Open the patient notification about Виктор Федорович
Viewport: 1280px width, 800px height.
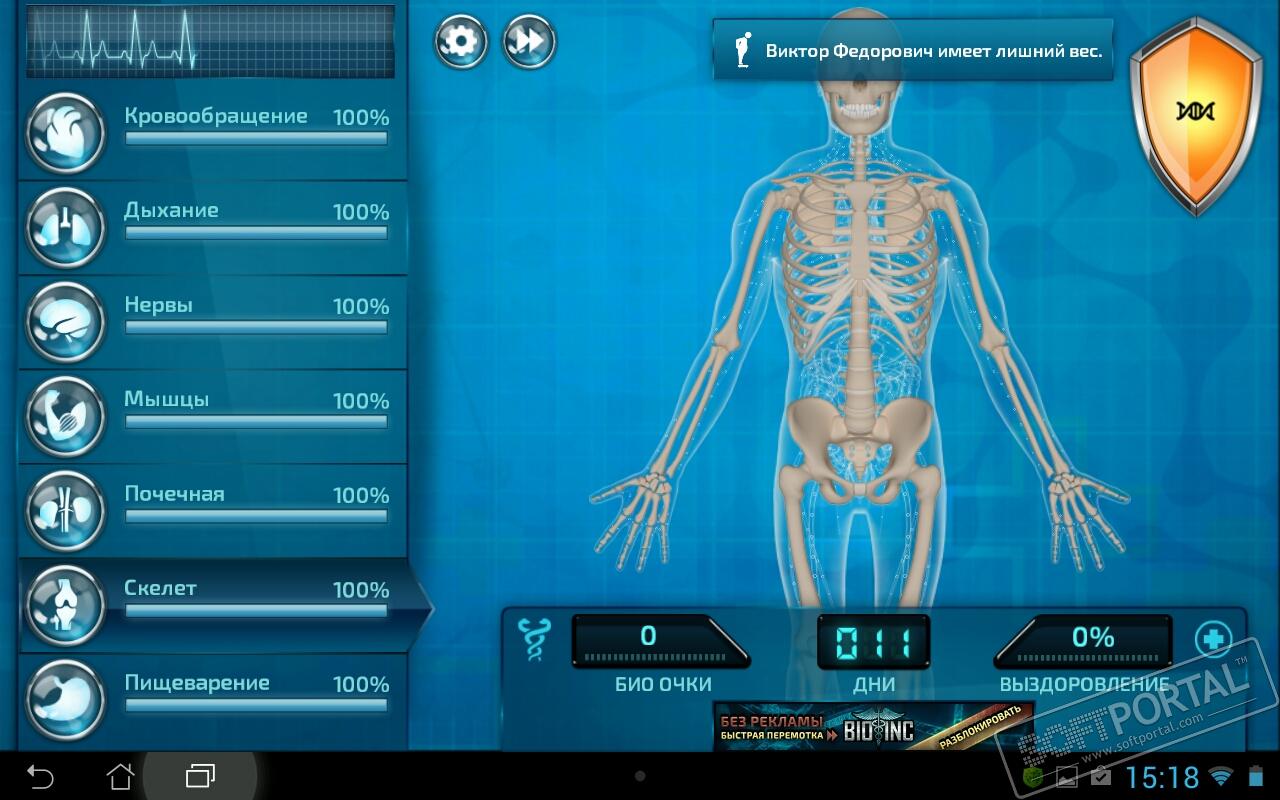[912, 50]
